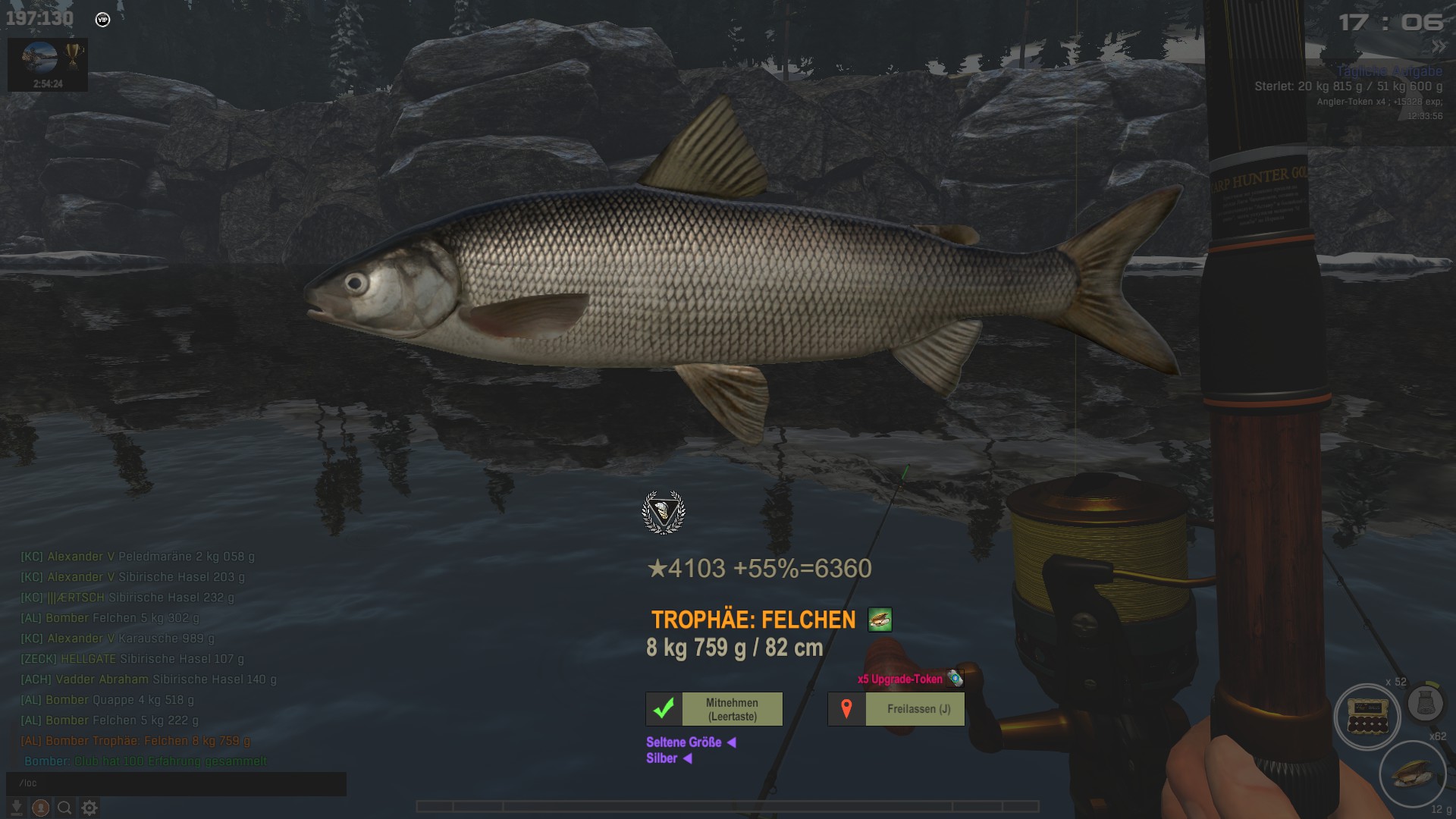The image size is (1456, 819).
Task: Open the keepnet fish basket icon
Action: click(1425, 704)
